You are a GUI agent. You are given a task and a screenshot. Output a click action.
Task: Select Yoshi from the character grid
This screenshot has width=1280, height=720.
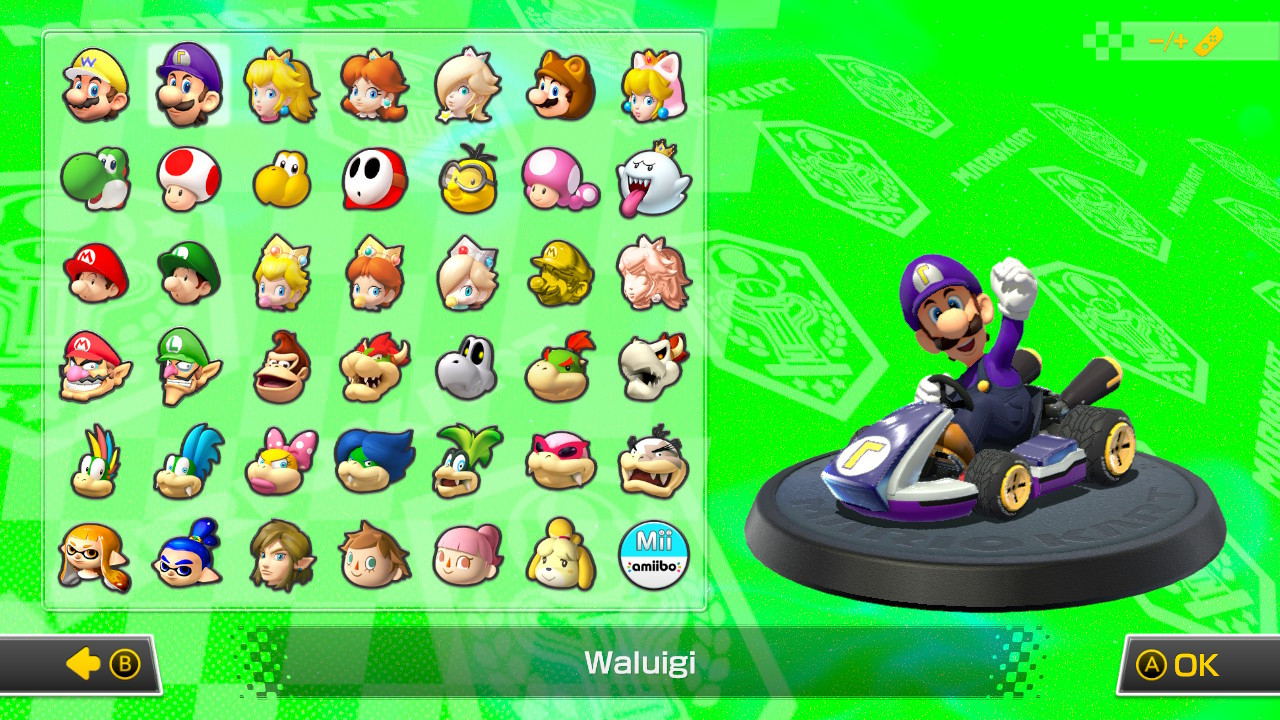[95, 180]
